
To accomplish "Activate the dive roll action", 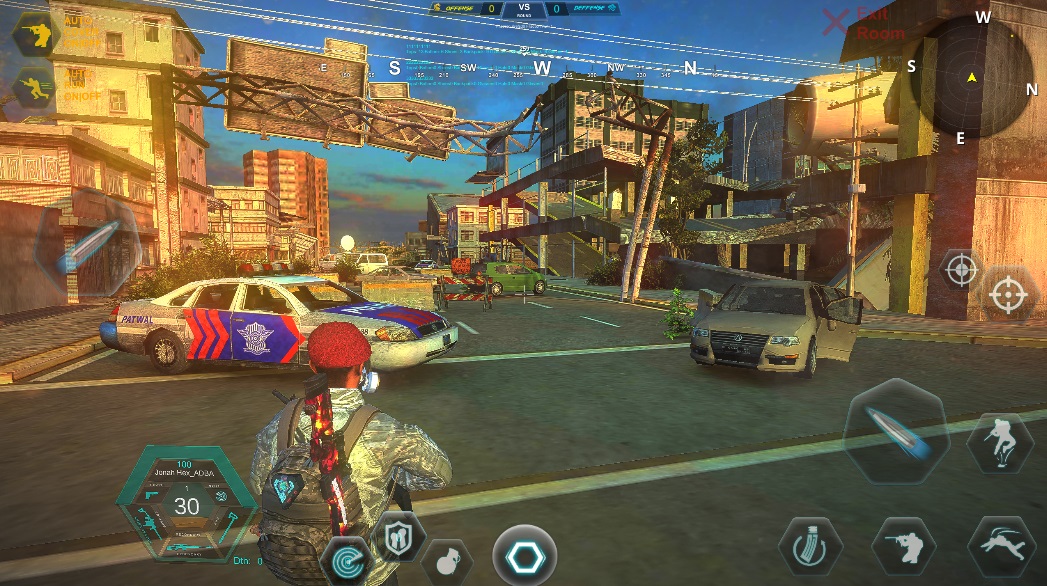I will (1000, 547).
